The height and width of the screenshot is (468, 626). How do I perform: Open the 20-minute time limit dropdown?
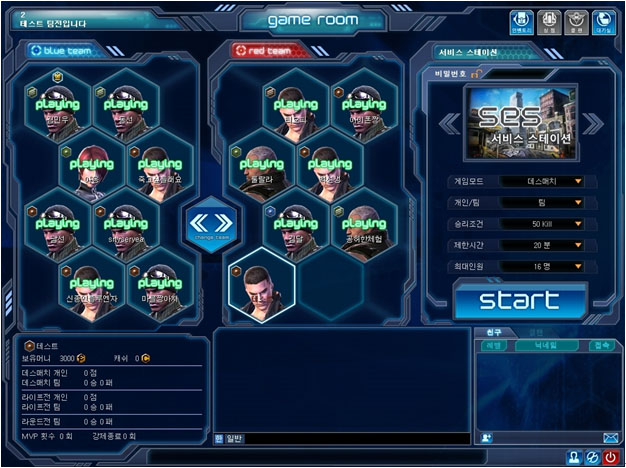555,245
